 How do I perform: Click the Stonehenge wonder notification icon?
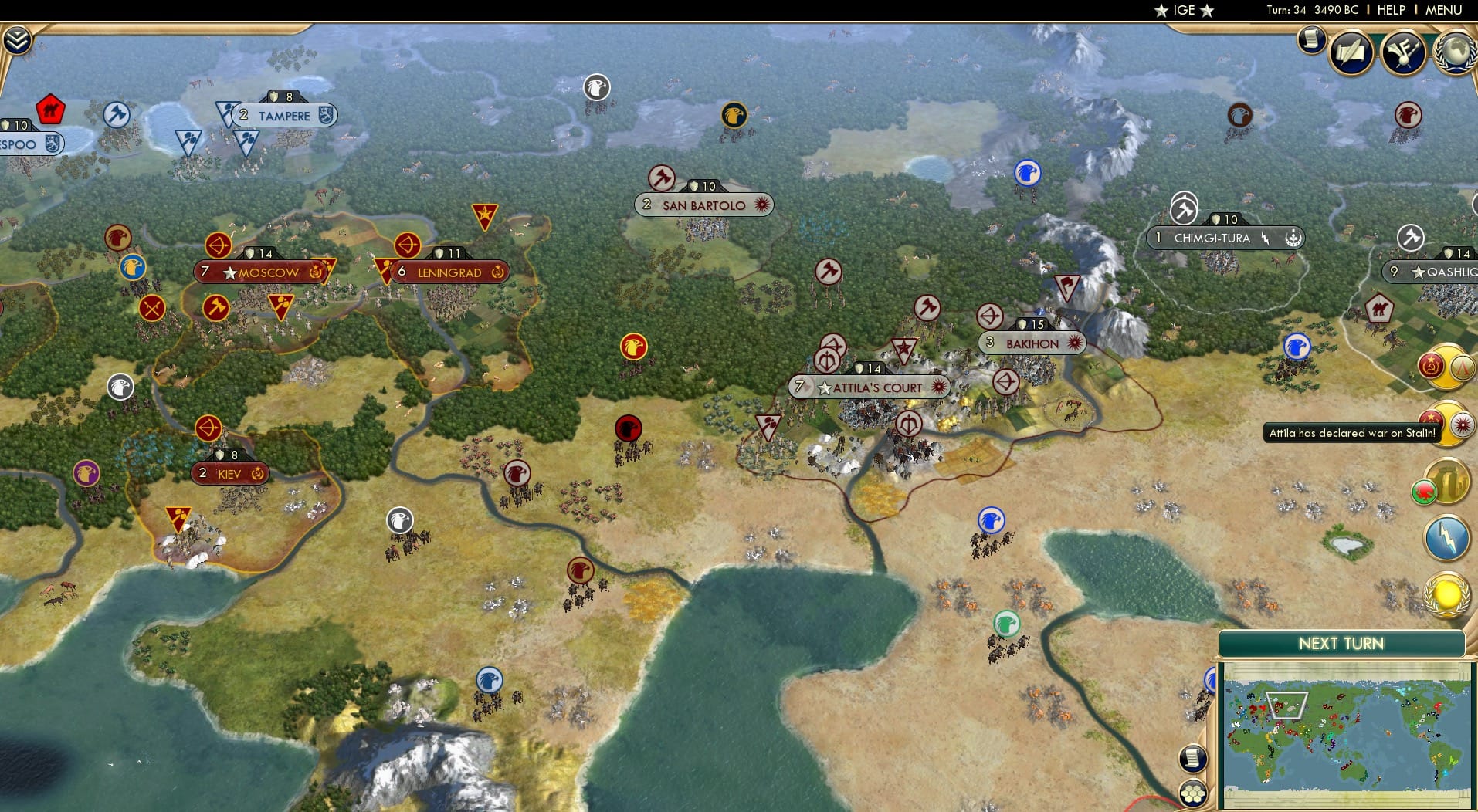pyautogui.click(x=1448, y=482)
